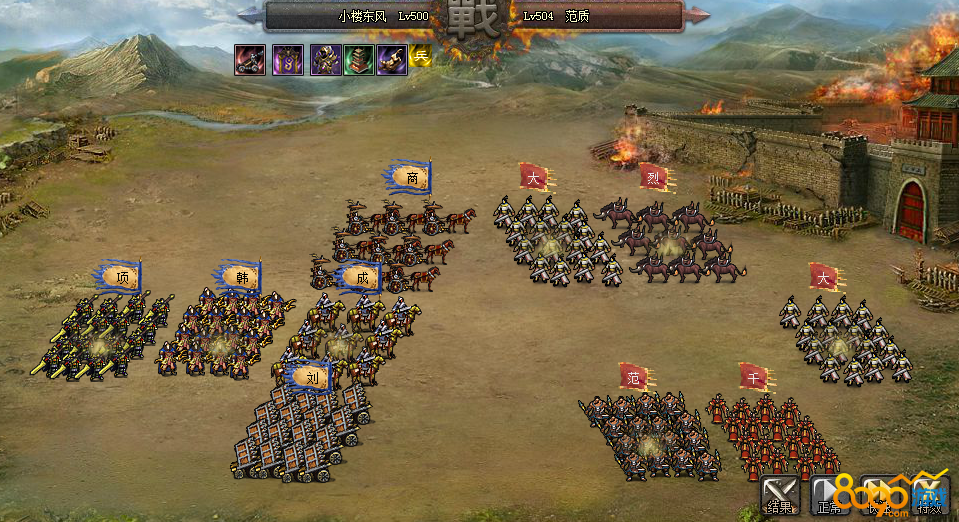Viewport: 959px width, 522px height.
Task: Switch to fast-forward speed (快进)
Action: pyautogui.click(x=880, y=495)
